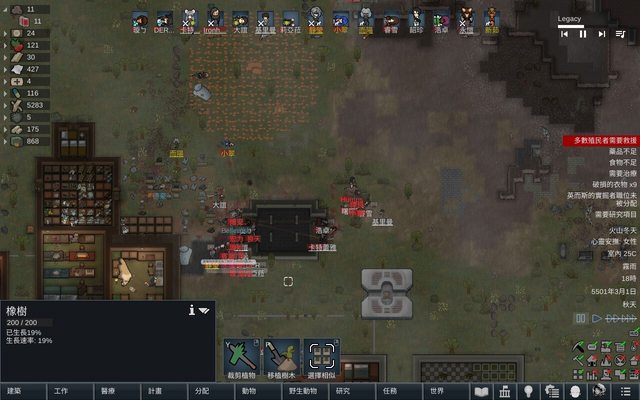Open the 分配 (Assign) tab
This screenshot has height=400, width=640.
coord(202,391)
